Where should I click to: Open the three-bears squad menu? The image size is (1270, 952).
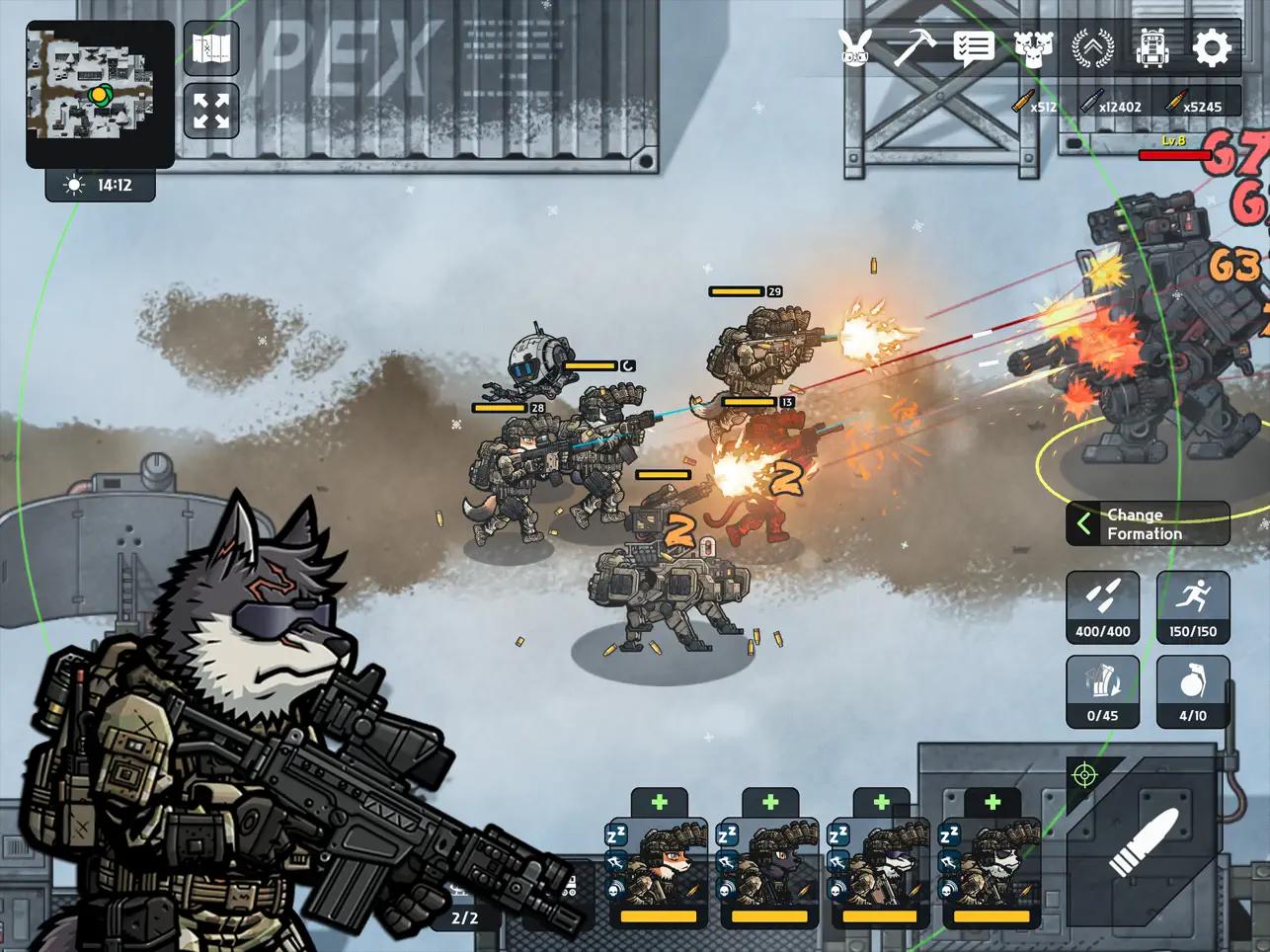[x=1033, y=47]
